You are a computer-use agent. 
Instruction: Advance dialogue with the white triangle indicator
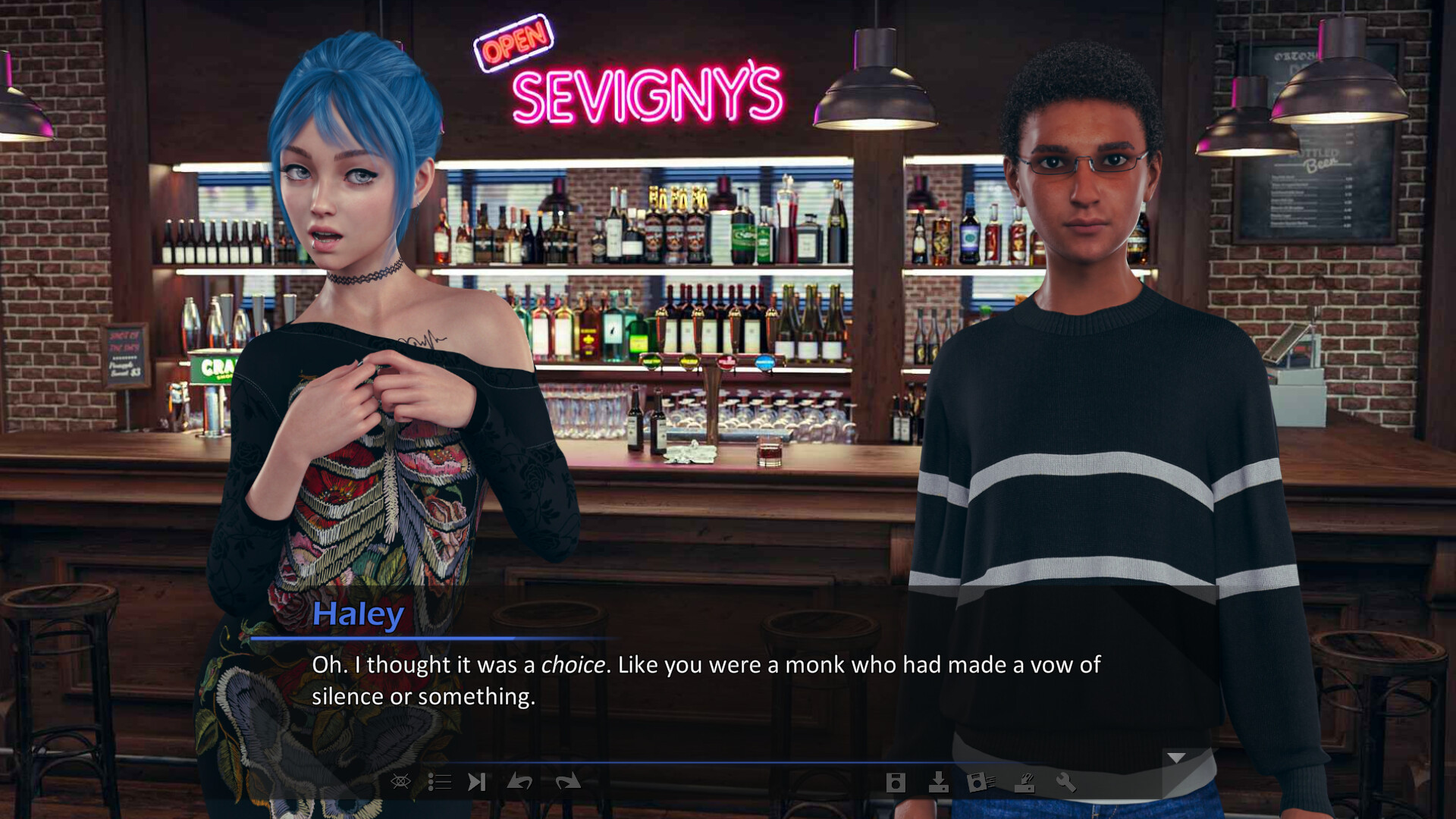pos(1176,758)
